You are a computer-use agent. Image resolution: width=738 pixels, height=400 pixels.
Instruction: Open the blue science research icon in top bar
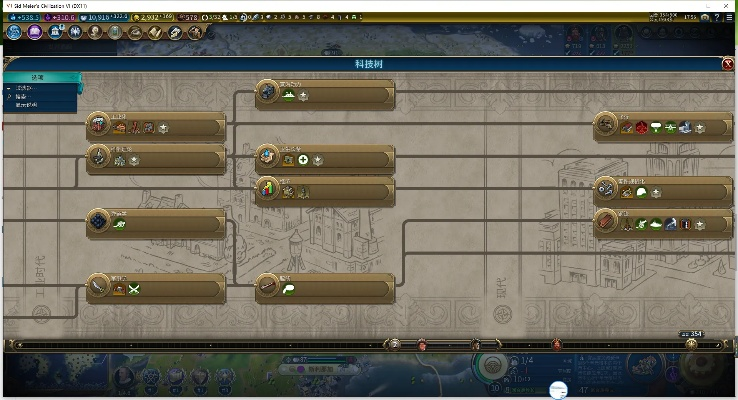(x=15, y=32)
